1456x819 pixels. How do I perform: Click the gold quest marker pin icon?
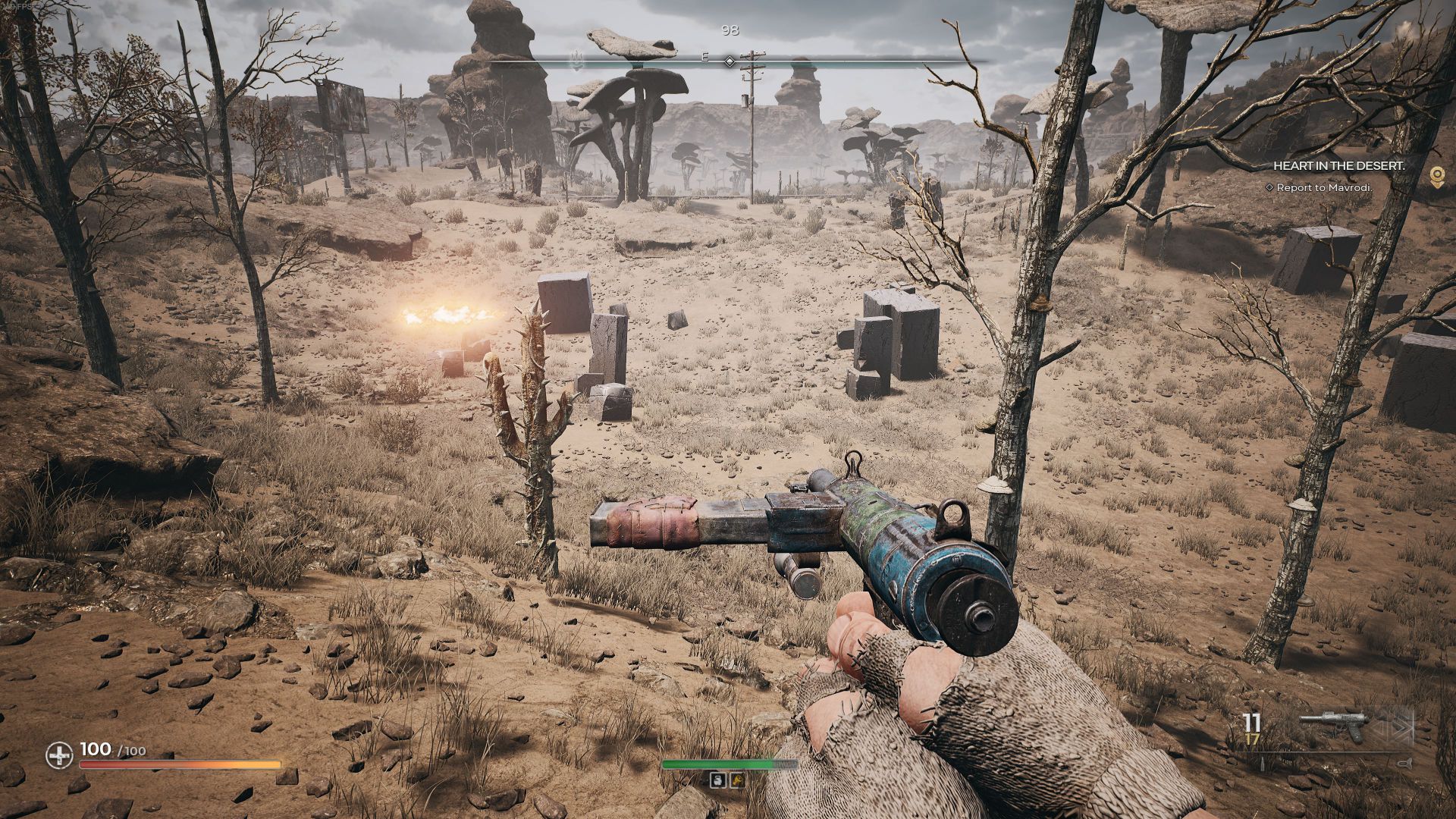(x=1436, y=177)
